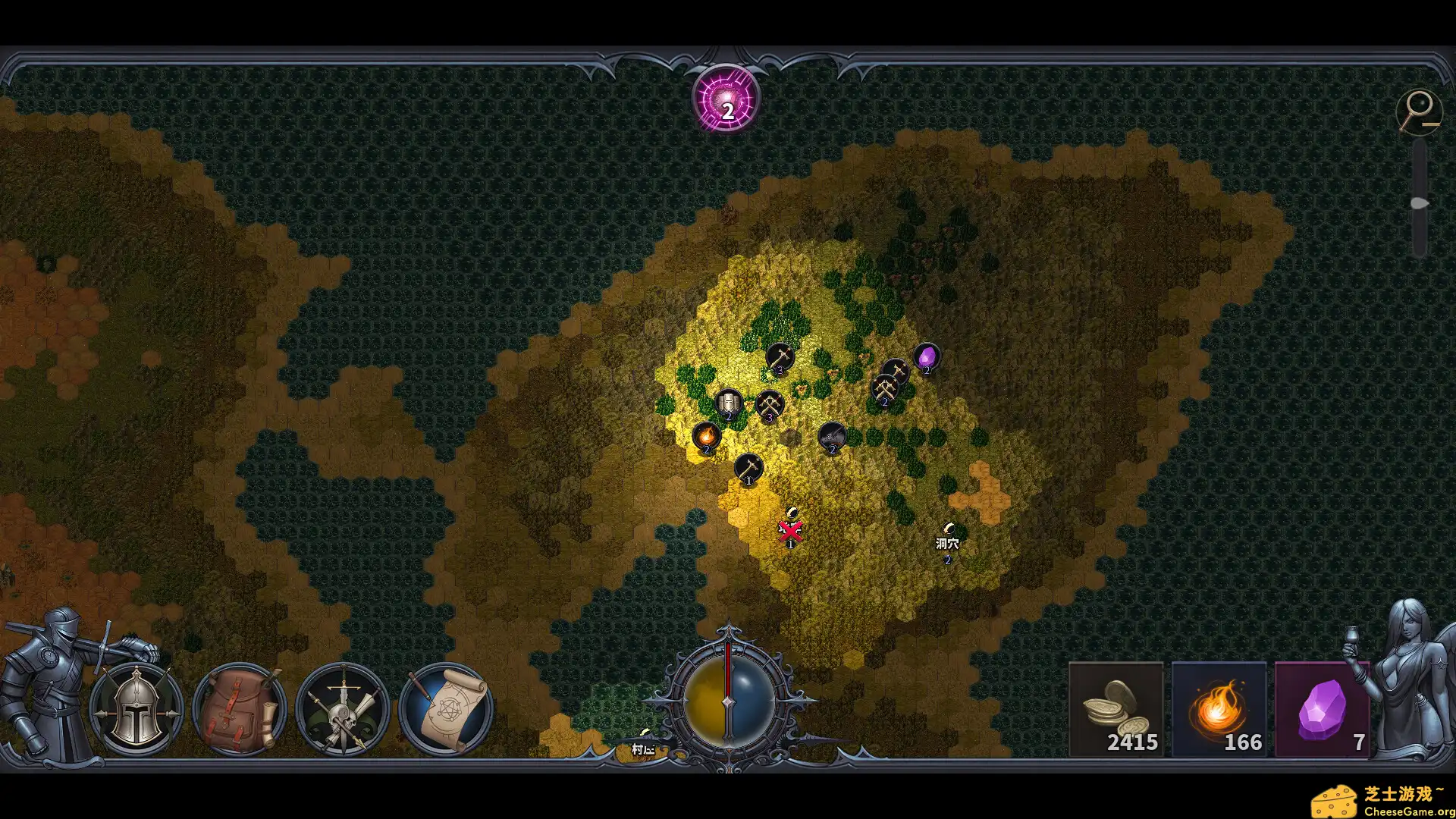Screen dimensions: 1456x819
Task: Click the gold coins resource tile
Action: 1116,710
